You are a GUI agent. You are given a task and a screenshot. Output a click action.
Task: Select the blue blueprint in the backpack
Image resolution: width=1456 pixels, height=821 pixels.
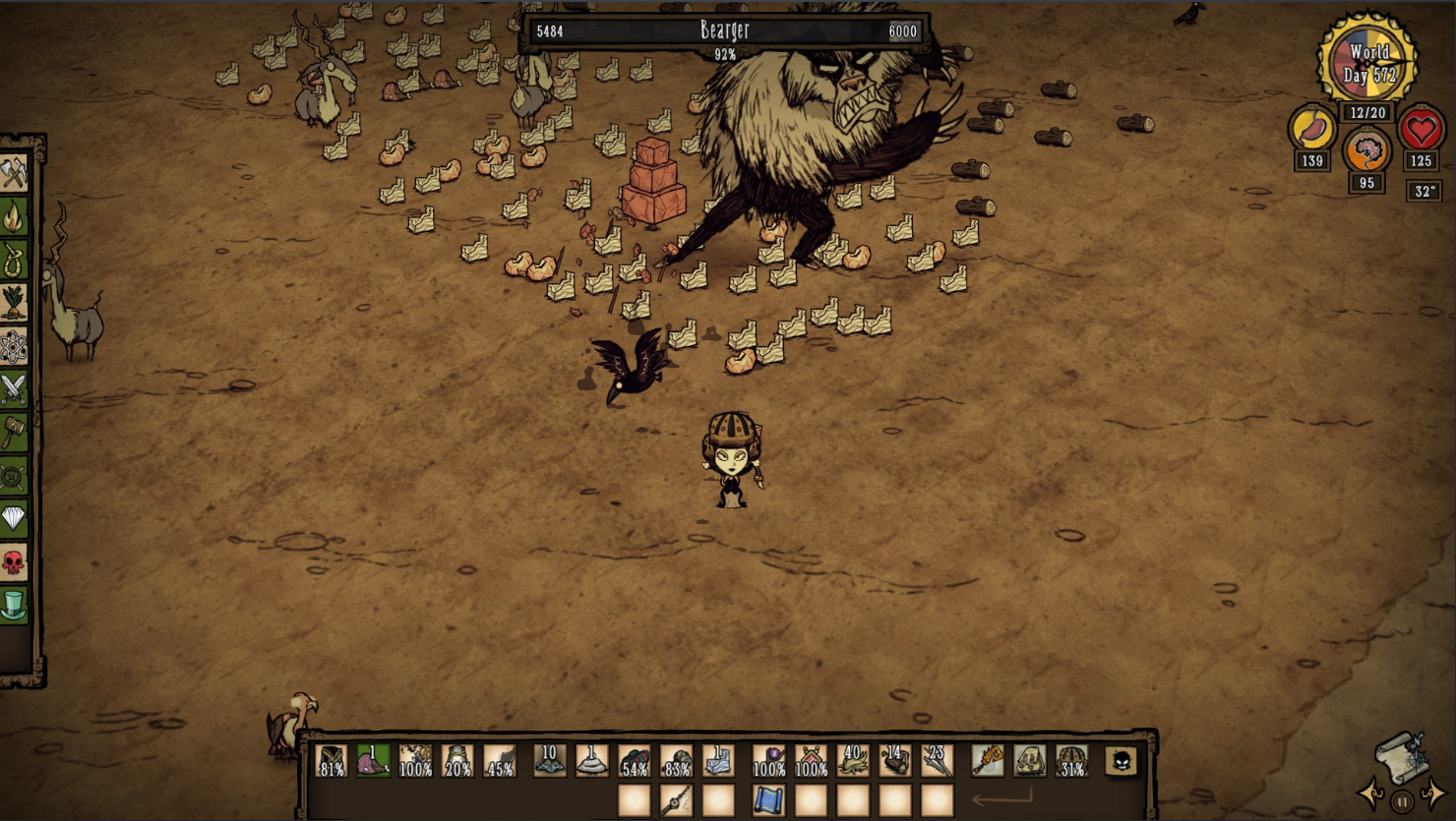click(767, 800)
